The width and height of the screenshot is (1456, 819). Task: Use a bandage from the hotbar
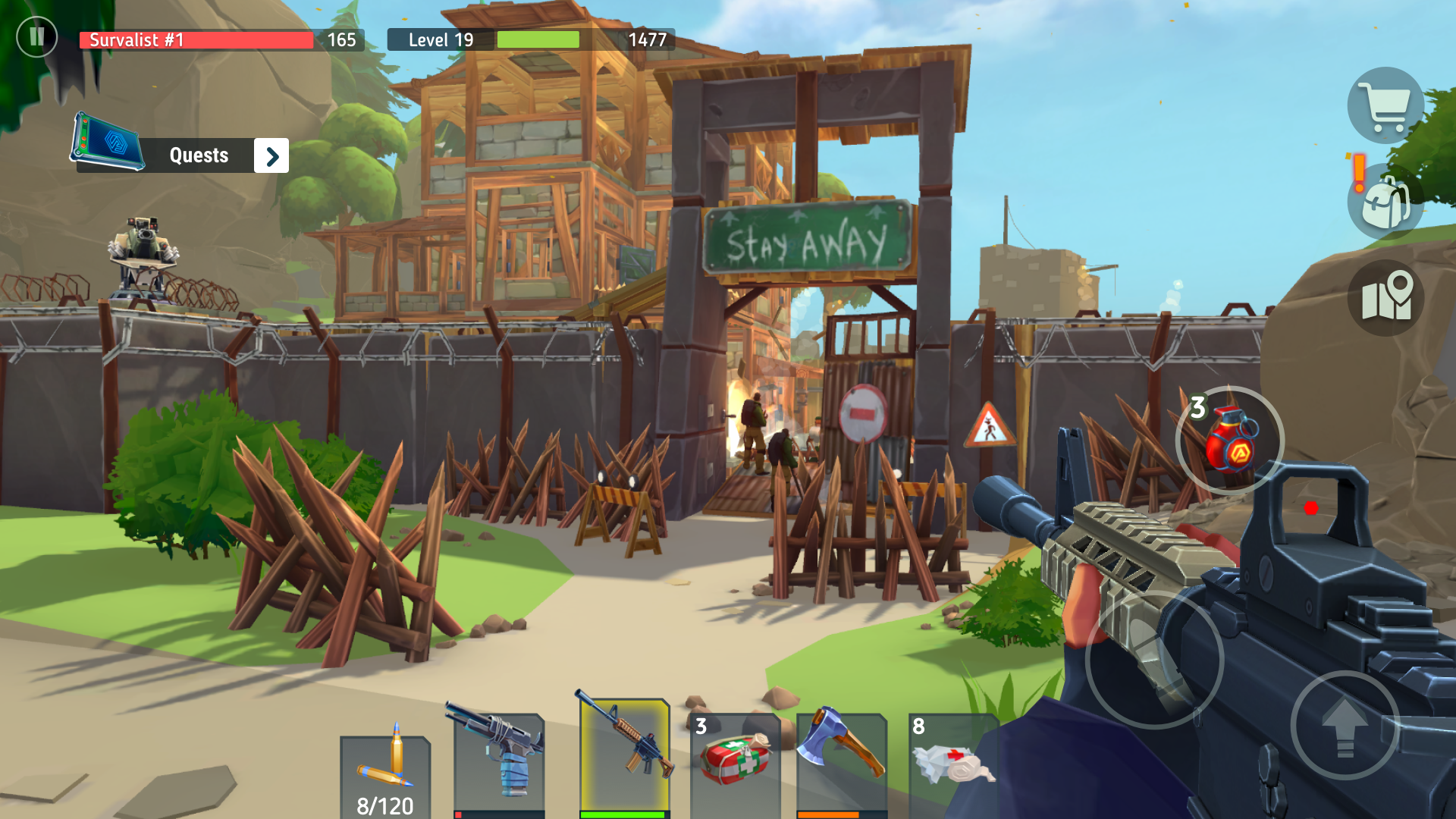pyautogui.click(x=954, y=758)
